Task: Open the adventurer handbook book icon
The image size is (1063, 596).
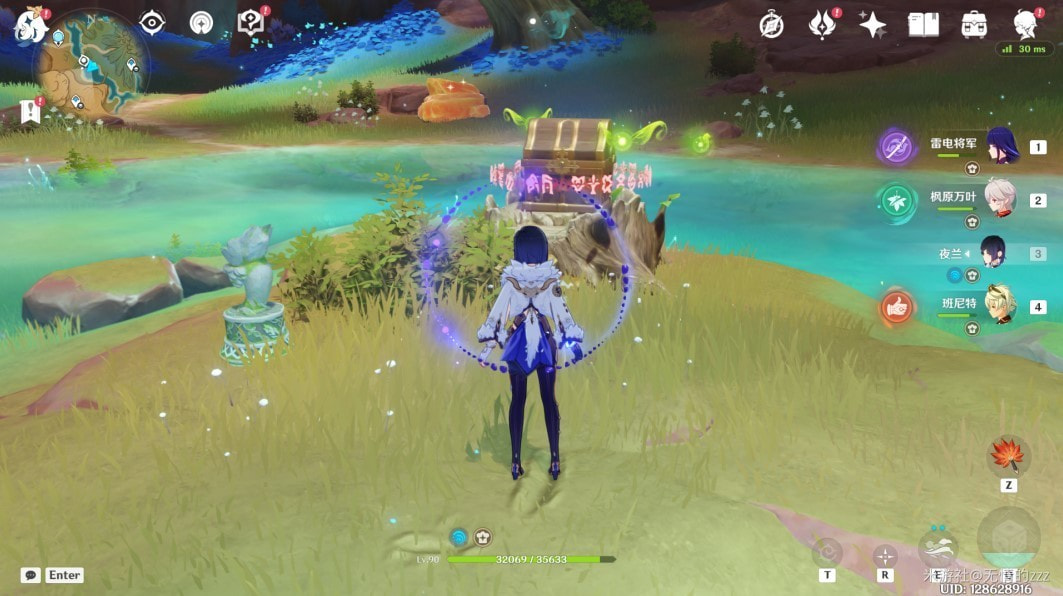Action: coord(923,25)
